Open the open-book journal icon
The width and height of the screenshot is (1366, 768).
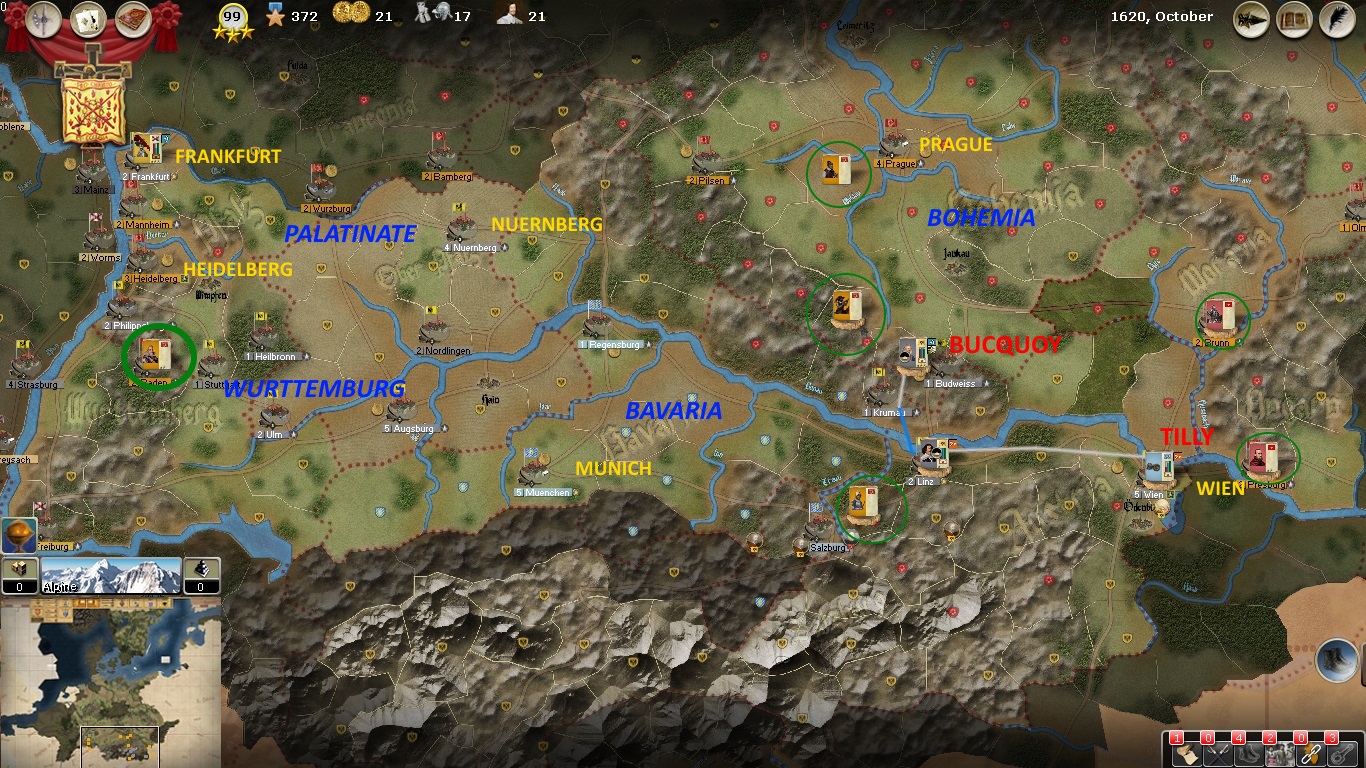[1294, 19]
